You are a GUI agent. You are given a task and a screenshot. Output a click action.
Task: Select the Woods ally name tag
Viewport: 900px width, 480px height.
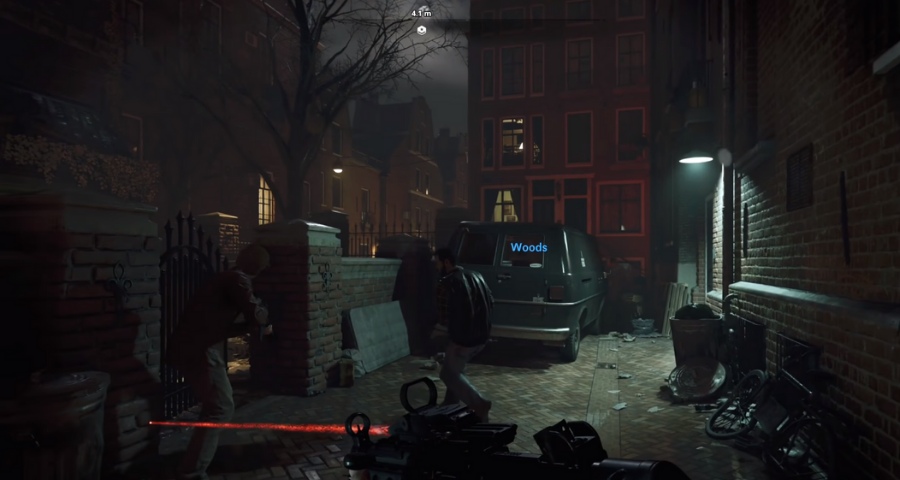(529, 247)
